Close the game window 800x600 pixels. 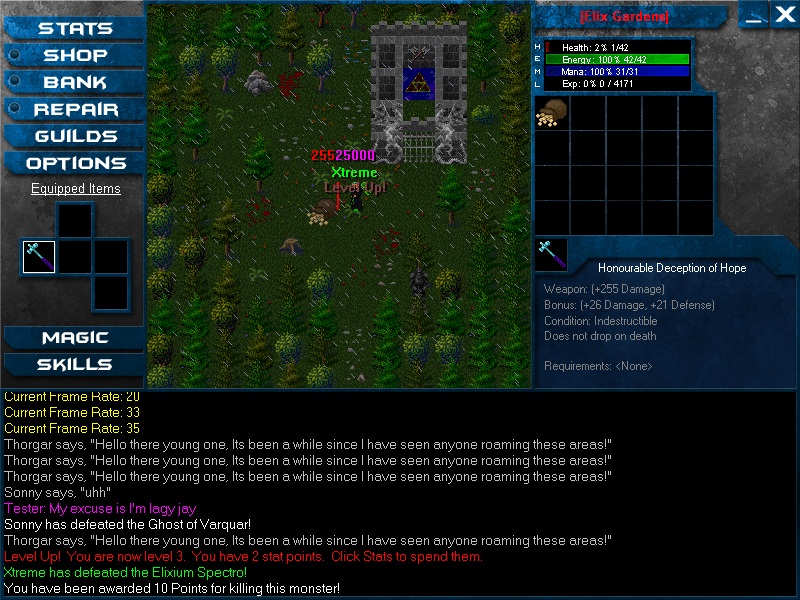pos(785,14)
